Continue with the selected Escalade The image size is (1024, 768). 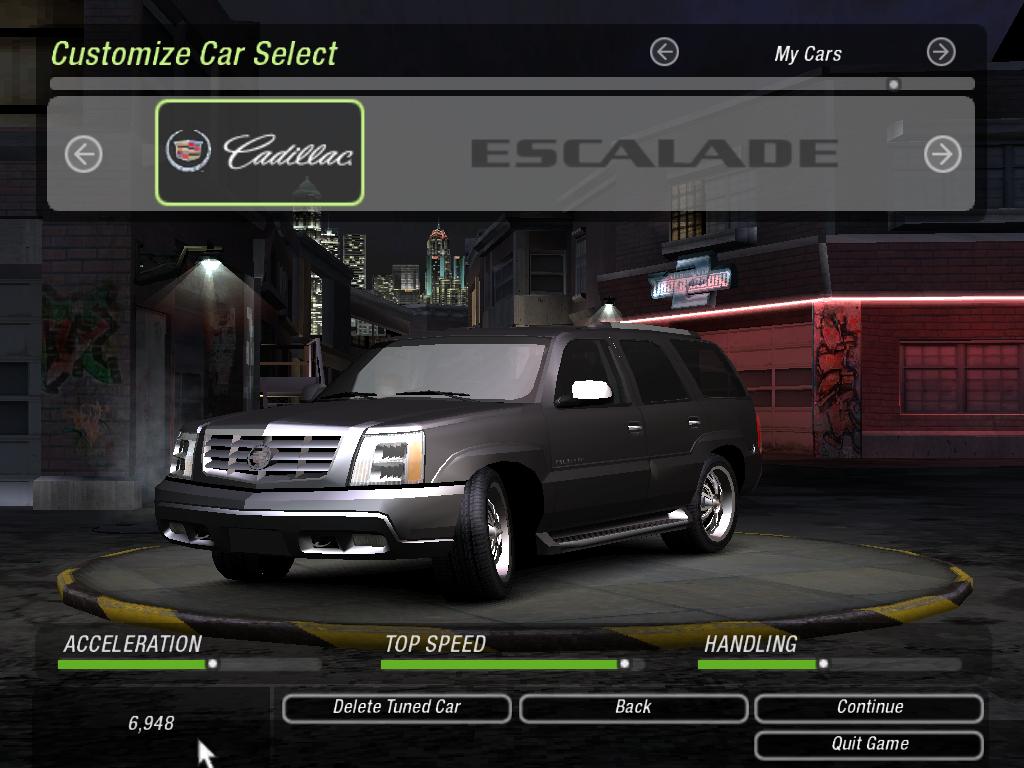click(x=869, y=707)
